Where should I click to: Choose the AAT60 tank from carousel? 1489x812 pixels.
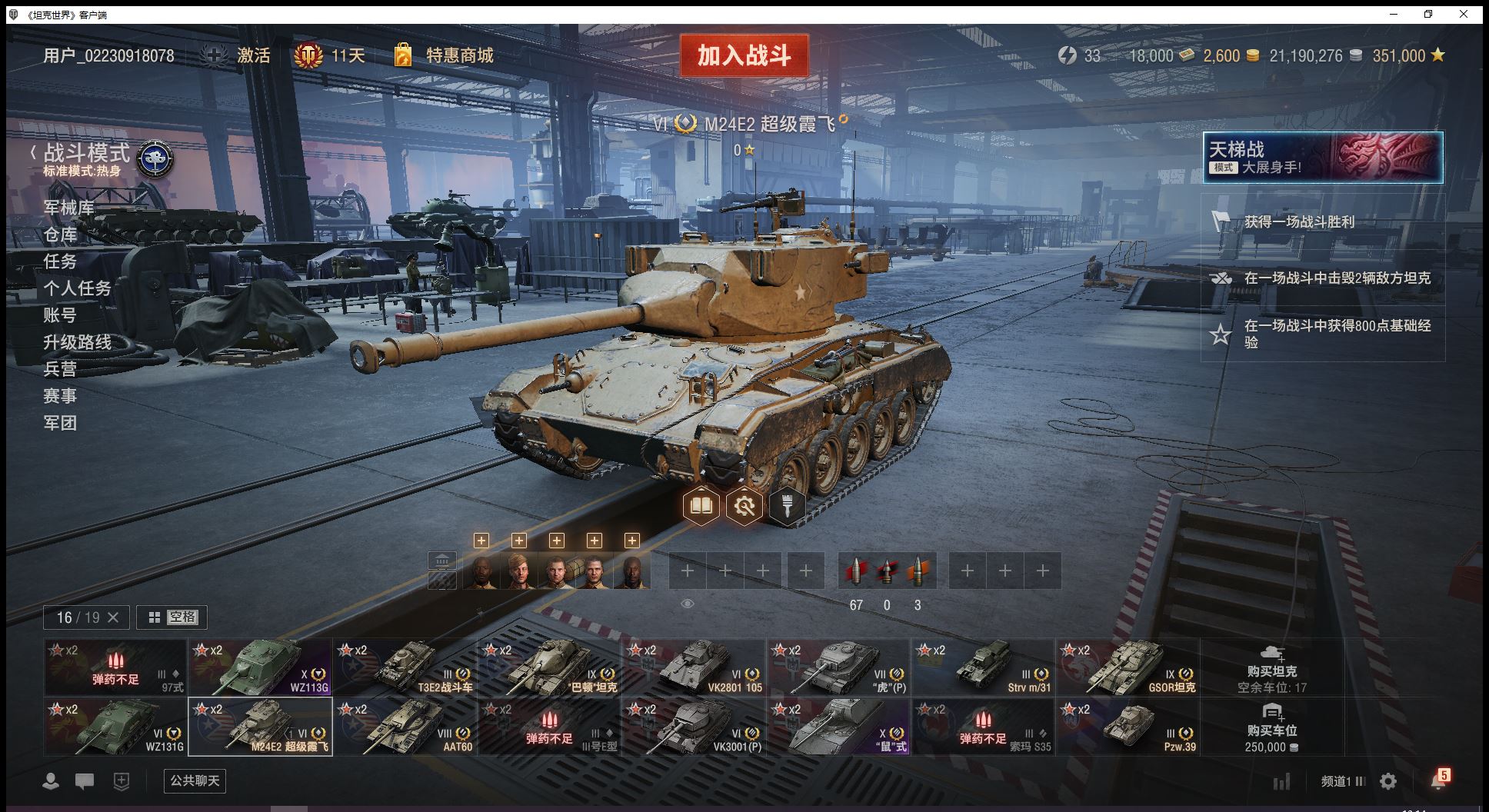pyautogui.click(x=405, y=727)
